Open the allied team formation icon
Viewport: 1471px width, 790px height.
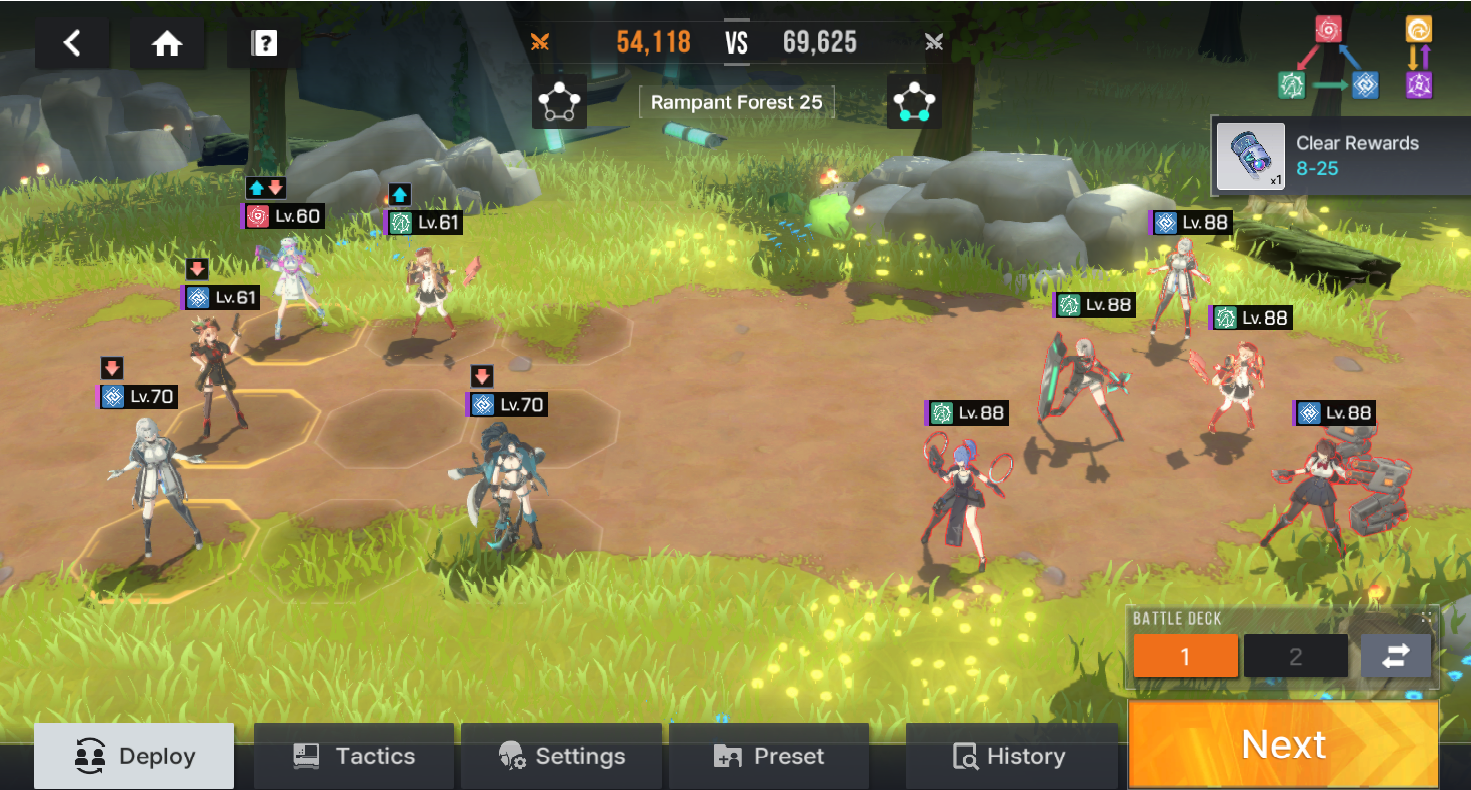tap(559, 102)
